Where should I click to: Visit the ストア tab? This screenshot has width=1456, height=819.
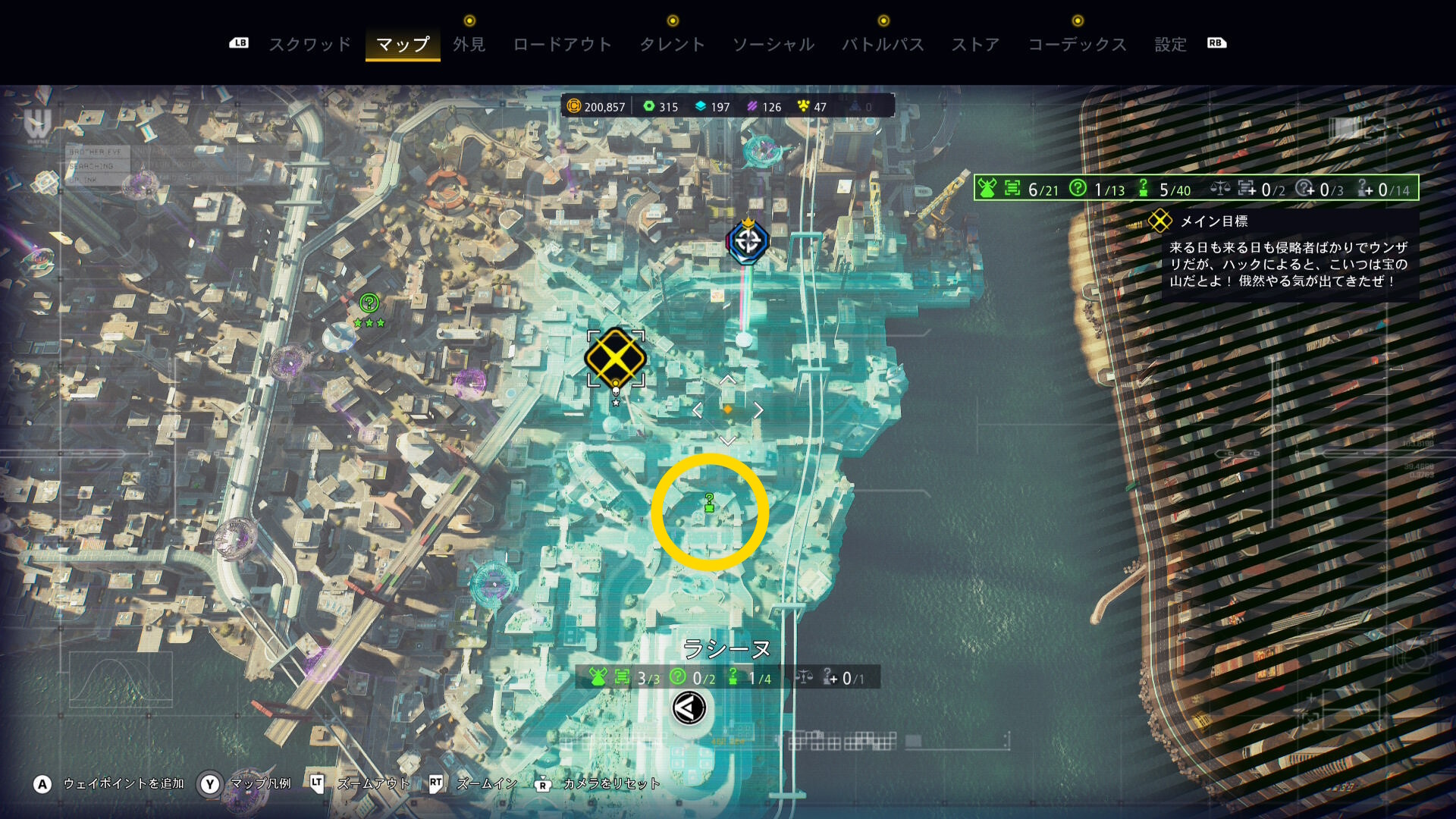pyautogui.click(x=975, y=45)
